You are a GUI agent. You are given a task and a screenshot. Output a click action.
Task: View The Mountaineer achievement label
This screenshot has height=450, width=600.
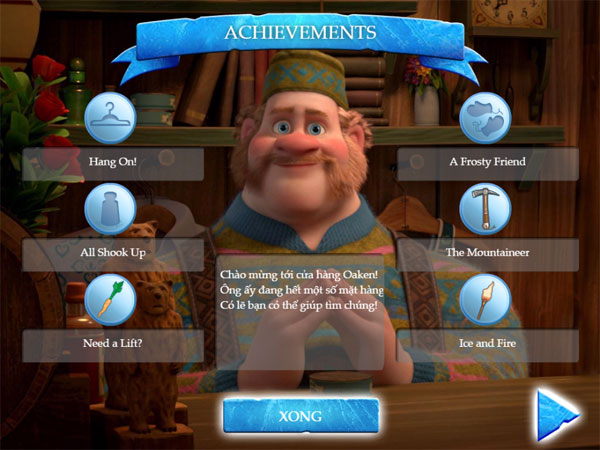487,253
